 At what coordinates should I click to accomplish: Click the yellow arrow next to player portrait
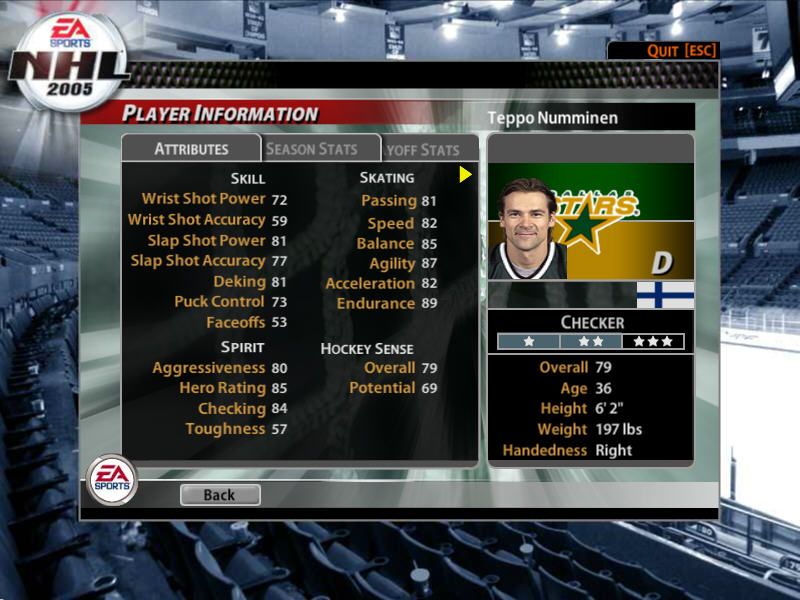[x=465, y=175]
